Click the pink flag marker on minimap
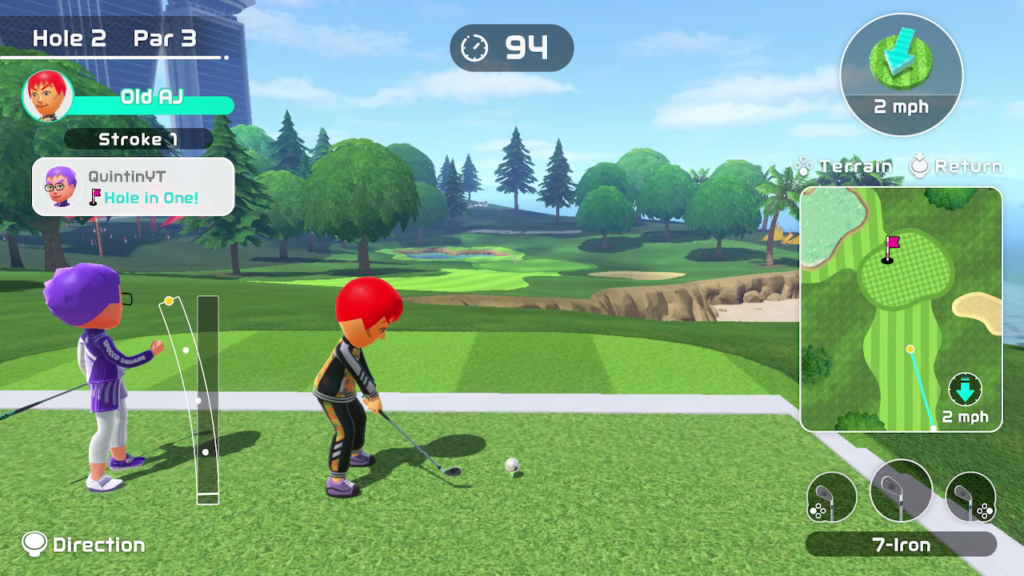This screenshot has width=1024, height=576. (x=891, y=243)
